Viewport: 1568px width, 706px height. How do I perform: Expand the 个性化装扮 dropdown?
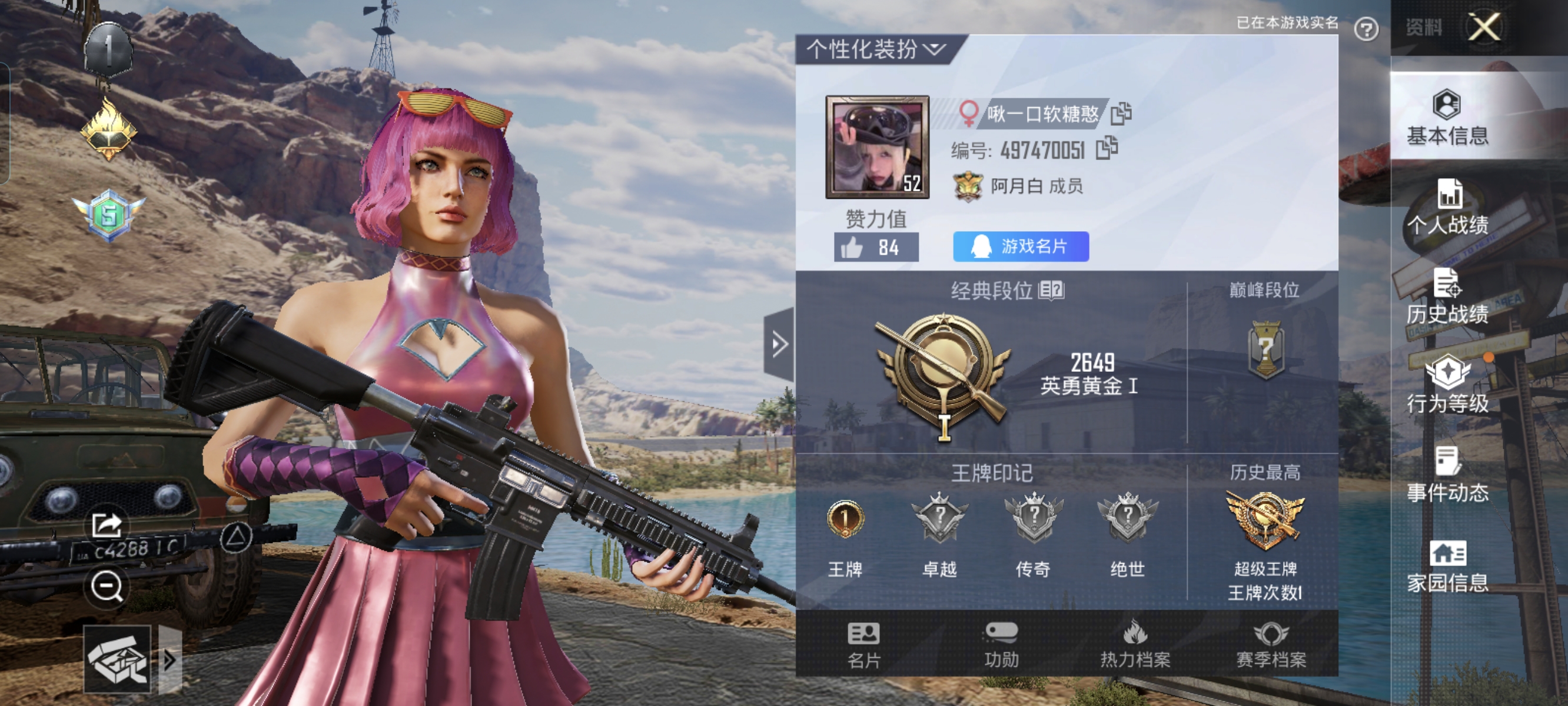point(876,49)
